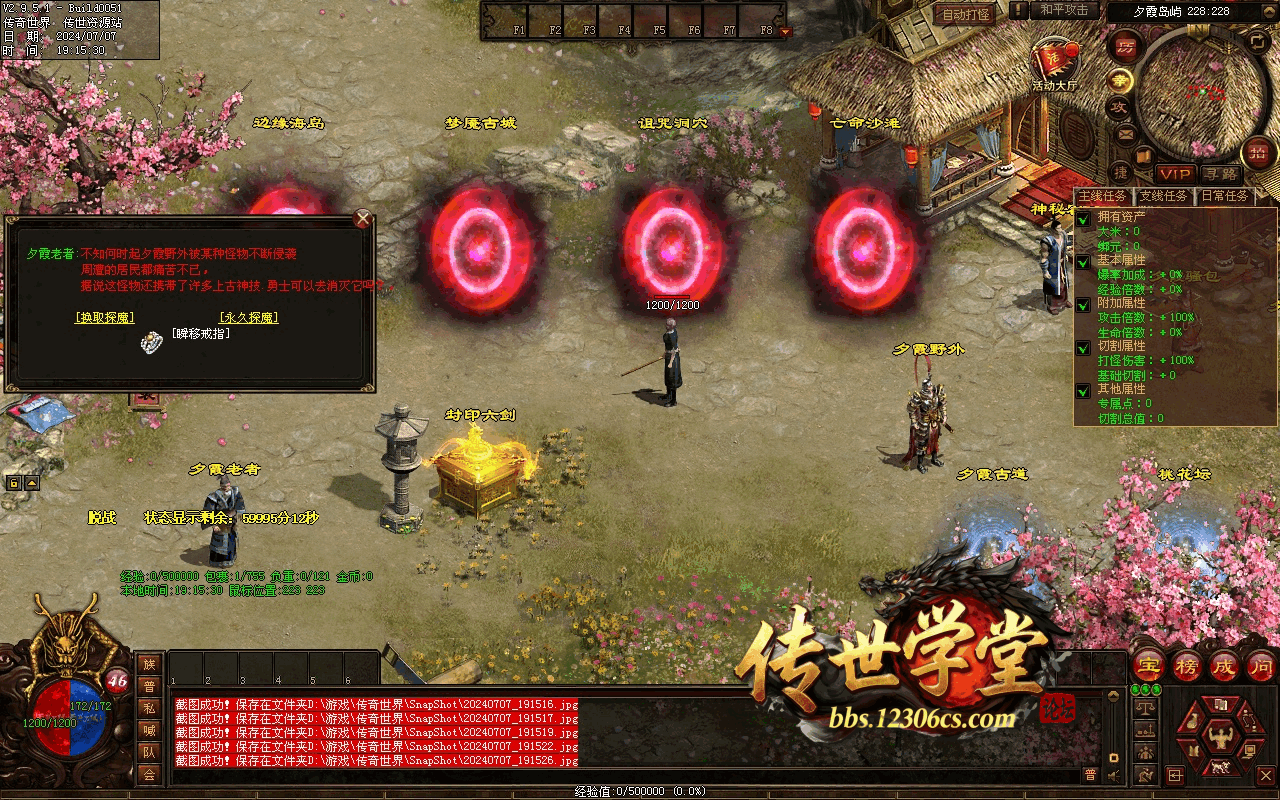
Task: Switch to the 日常任务 tab
Action: pos(1224,197)
